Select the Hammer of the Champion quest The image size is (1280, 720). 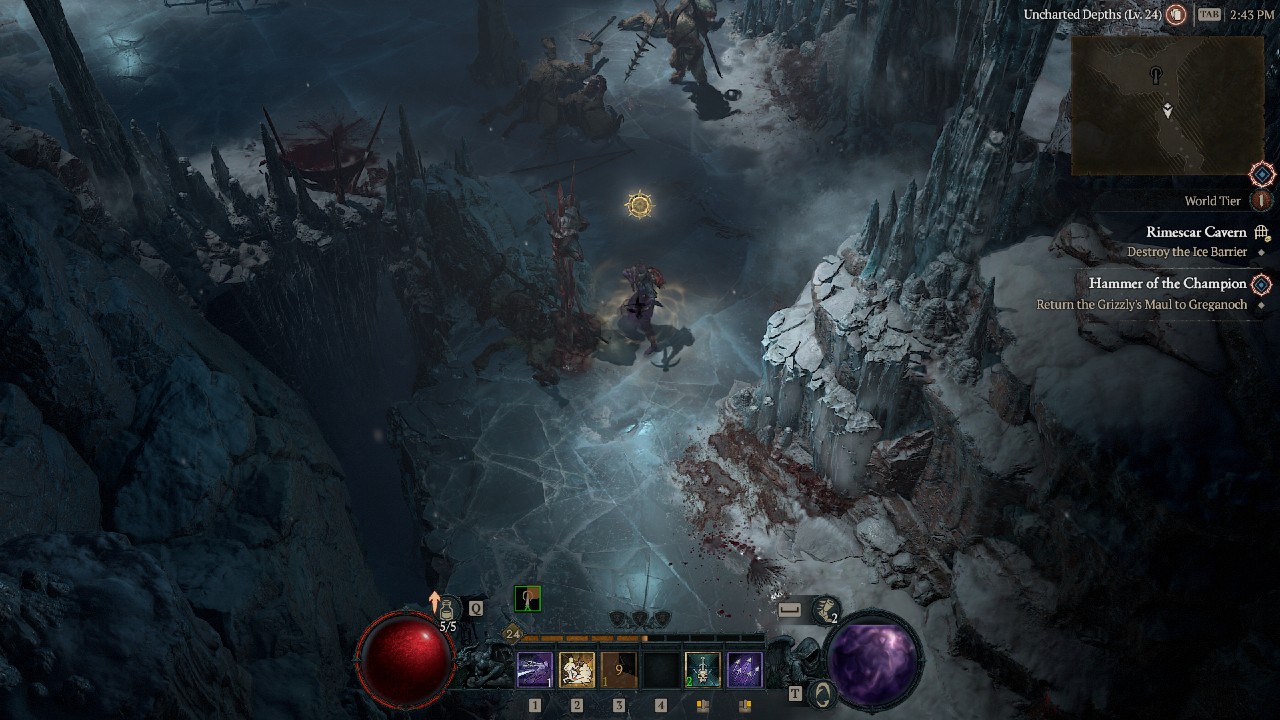(1167, 284)
